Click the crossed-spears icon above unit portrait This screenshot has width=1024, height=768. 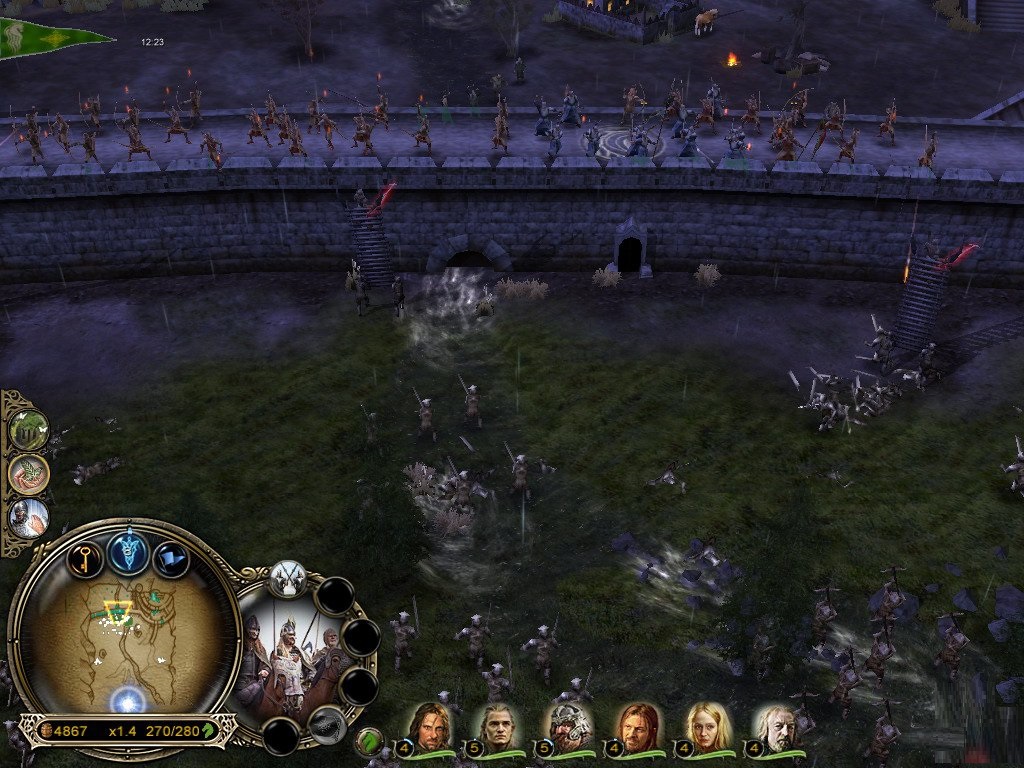click(288, 579)
